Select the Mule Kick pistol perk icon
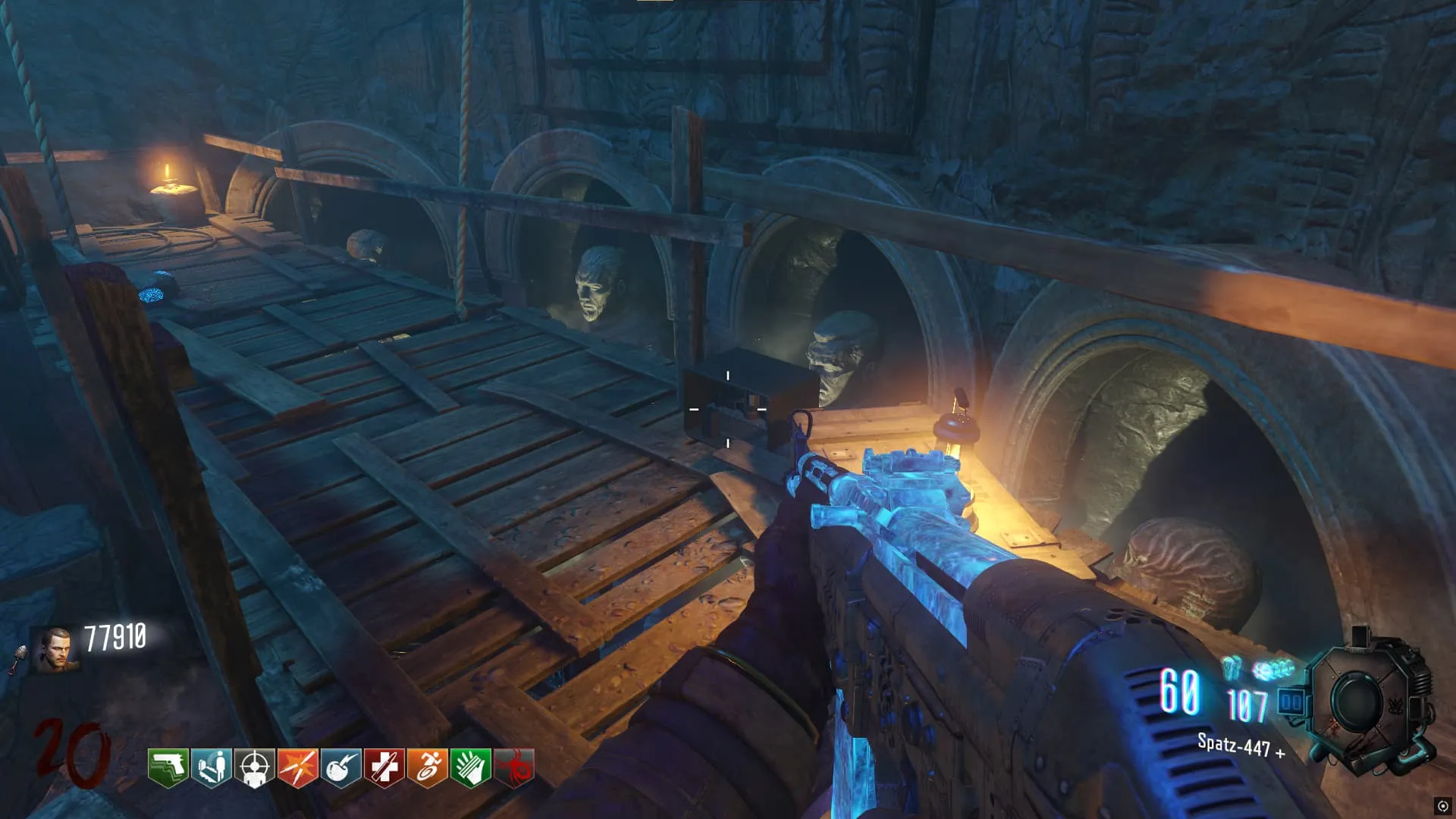The height and width of the screenshot is (819, 1456). (x=168, y=767)
